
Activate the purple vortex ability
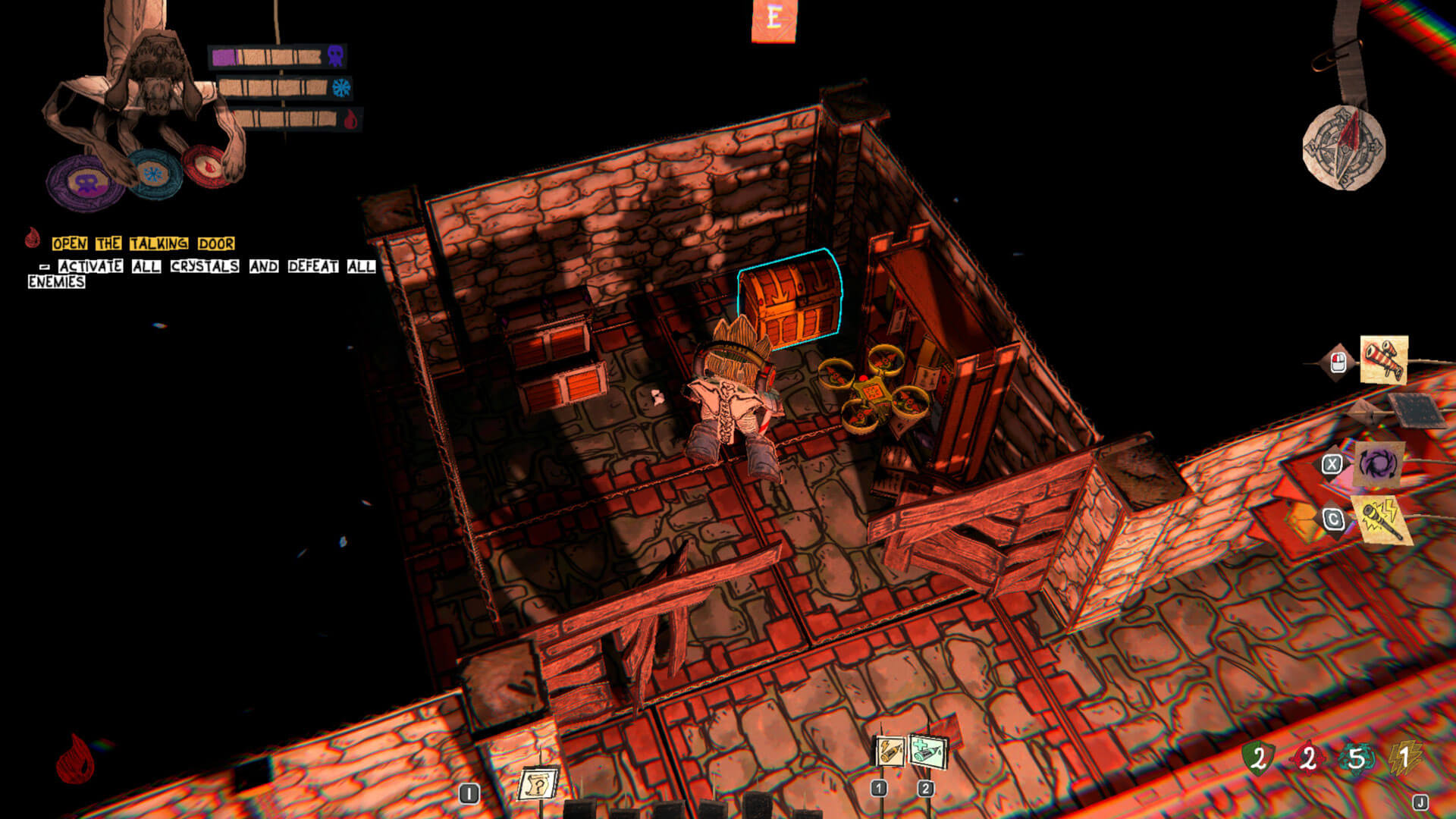coord(1378,463)
